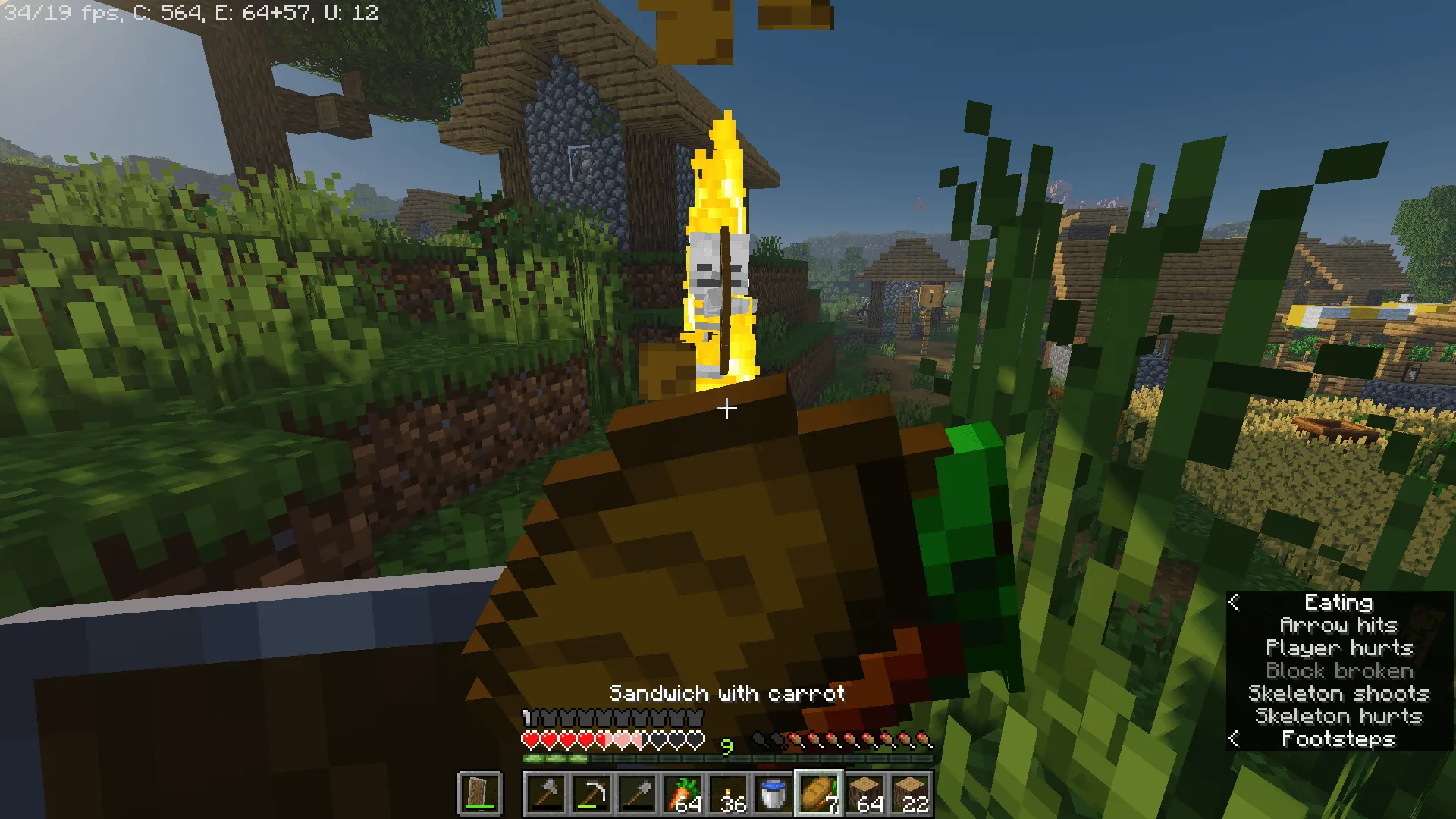Viewport: 1456px width, 819px height.
Task: Toggle the greyed-out Block broken subtitle
Action: click(1339, 670)
